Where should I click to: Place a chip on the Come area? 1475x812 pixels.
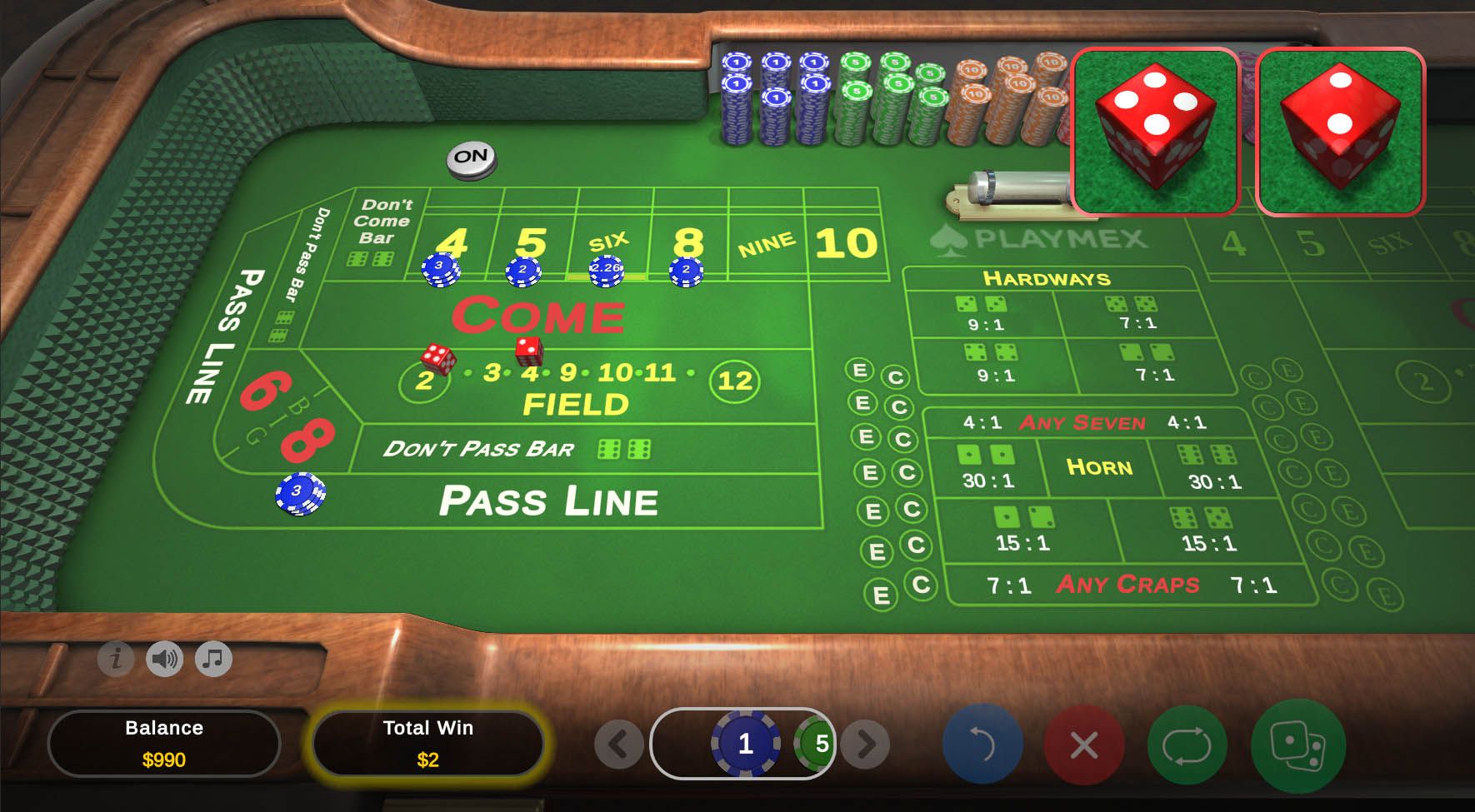pos(538,316)
